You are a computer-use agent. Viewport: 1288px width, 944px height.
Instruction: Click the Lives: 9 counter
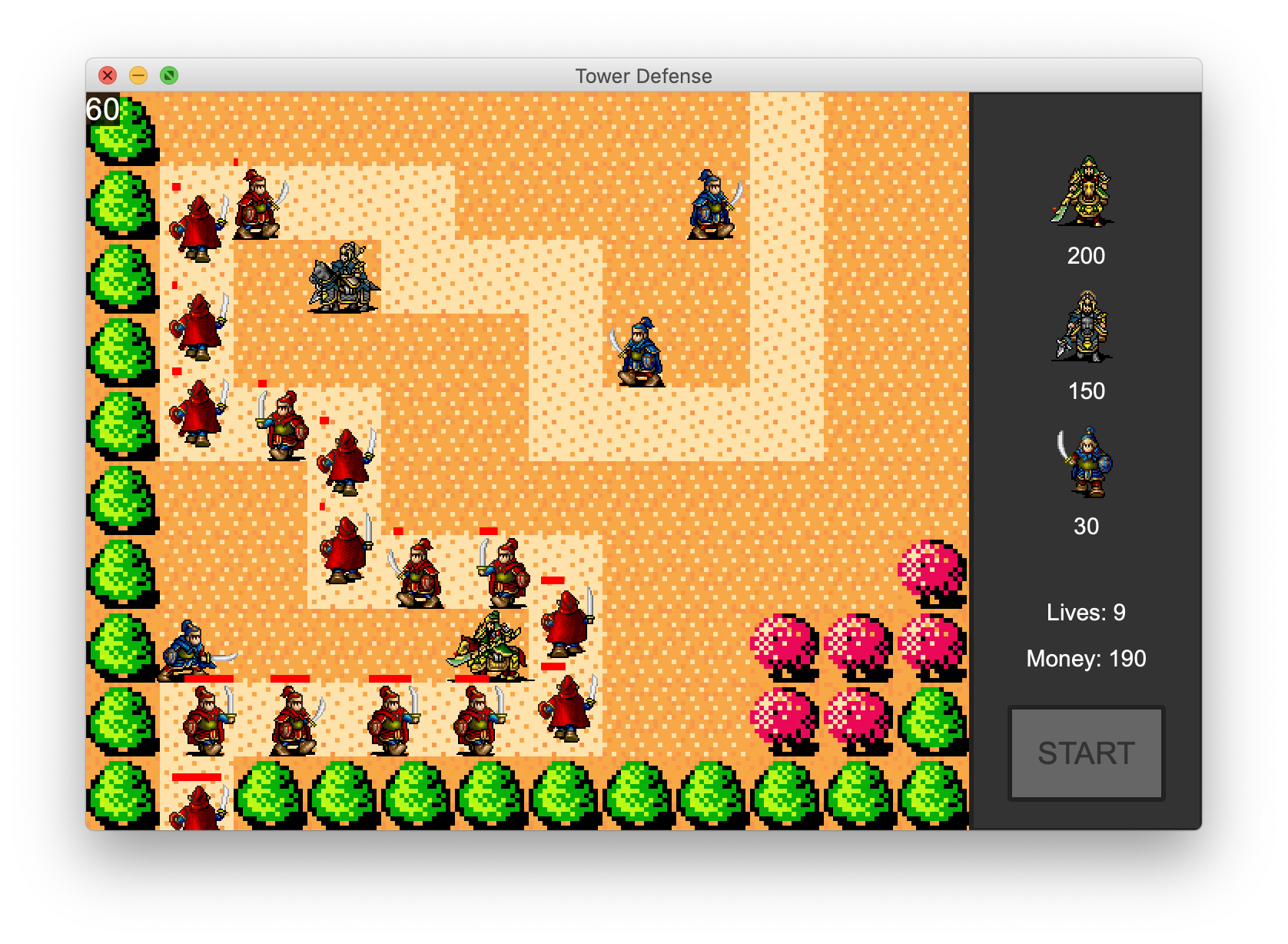[x=1086, y=611]
